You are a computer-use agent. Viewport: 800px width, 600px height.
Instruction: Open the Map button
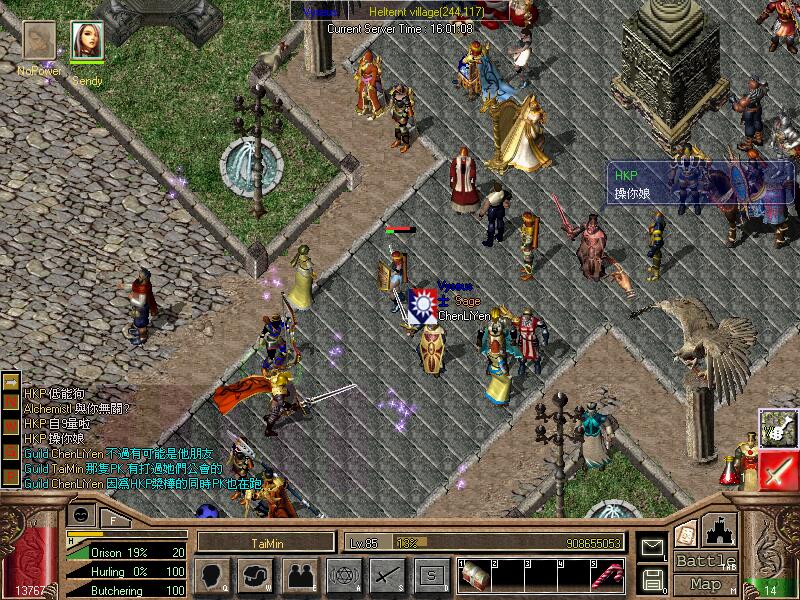click(x=705, y=584)
